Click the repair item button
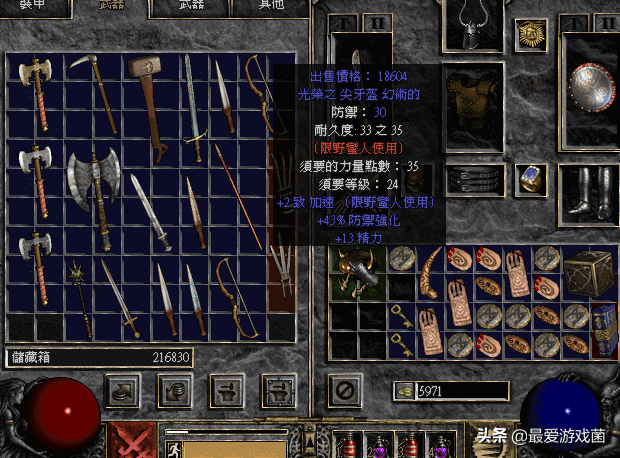 (227, 391)
